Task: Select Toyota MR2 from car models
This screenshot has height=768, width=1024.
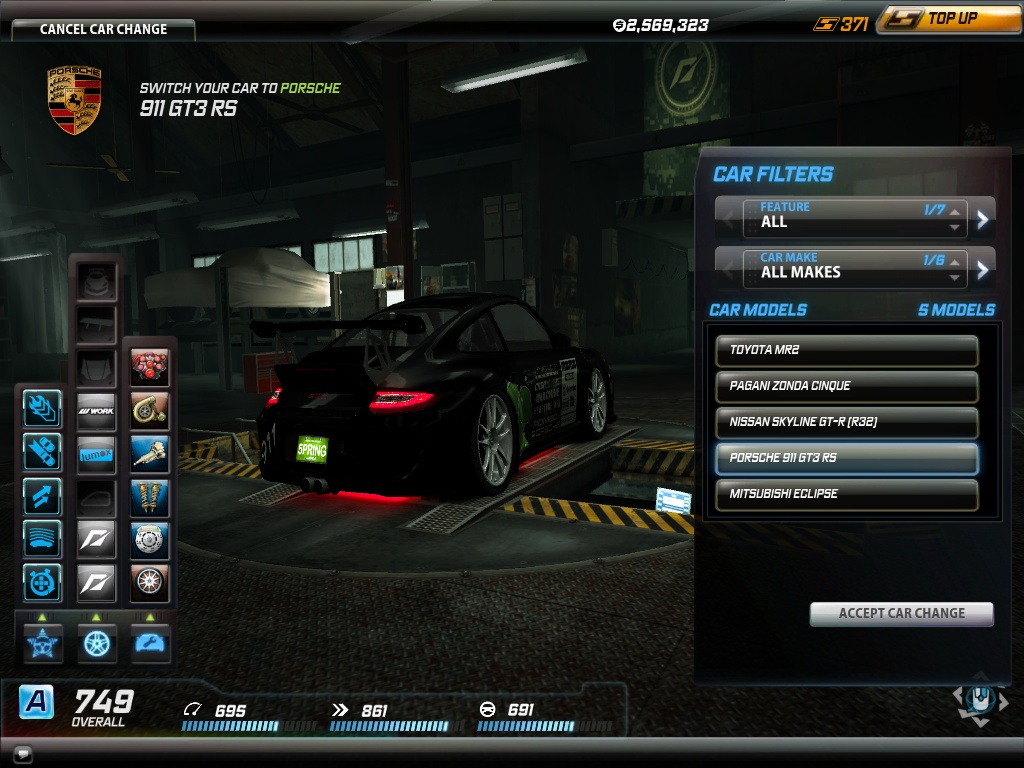Action: coord(846,350)
